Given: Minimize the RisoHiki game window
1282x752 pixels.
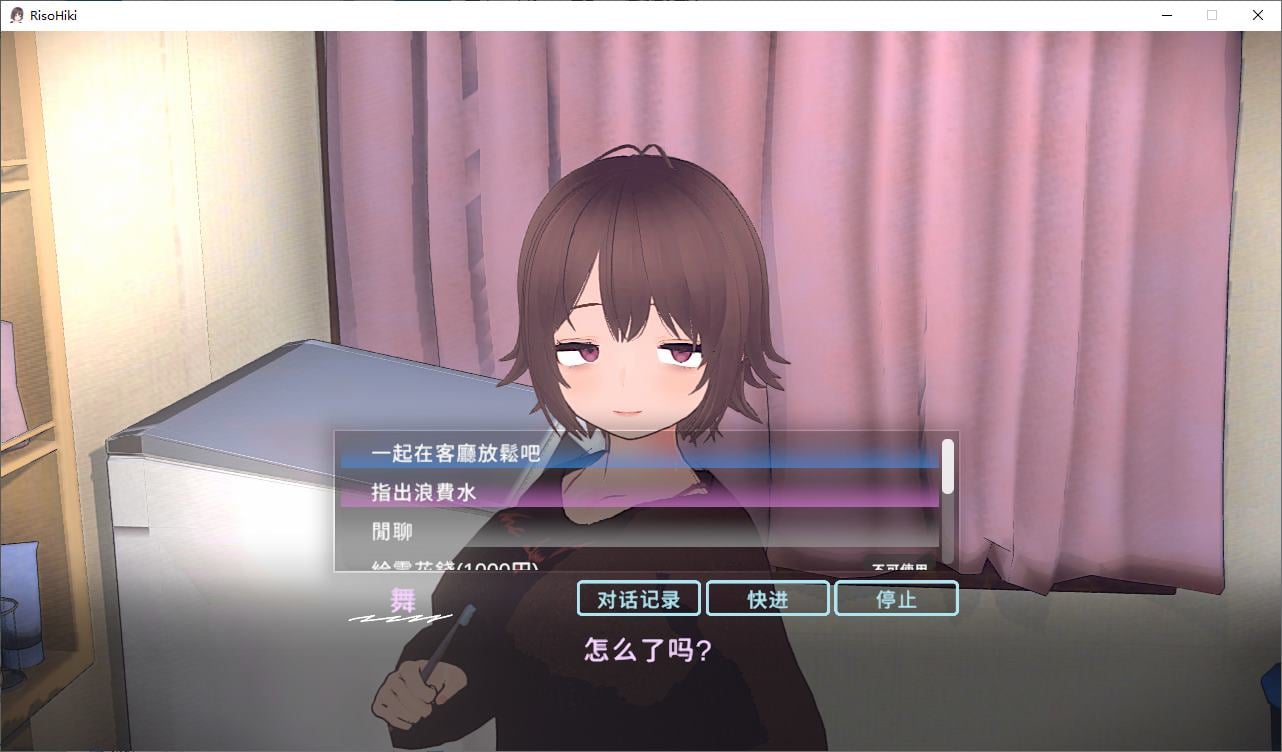Looking at the screenshot, I should (x=1166, y=15).
